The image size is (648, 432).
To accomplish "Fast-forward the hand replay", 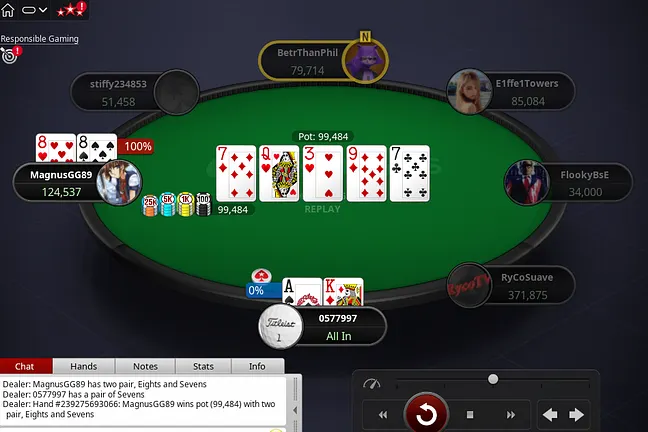I will (x=507, y=414).
